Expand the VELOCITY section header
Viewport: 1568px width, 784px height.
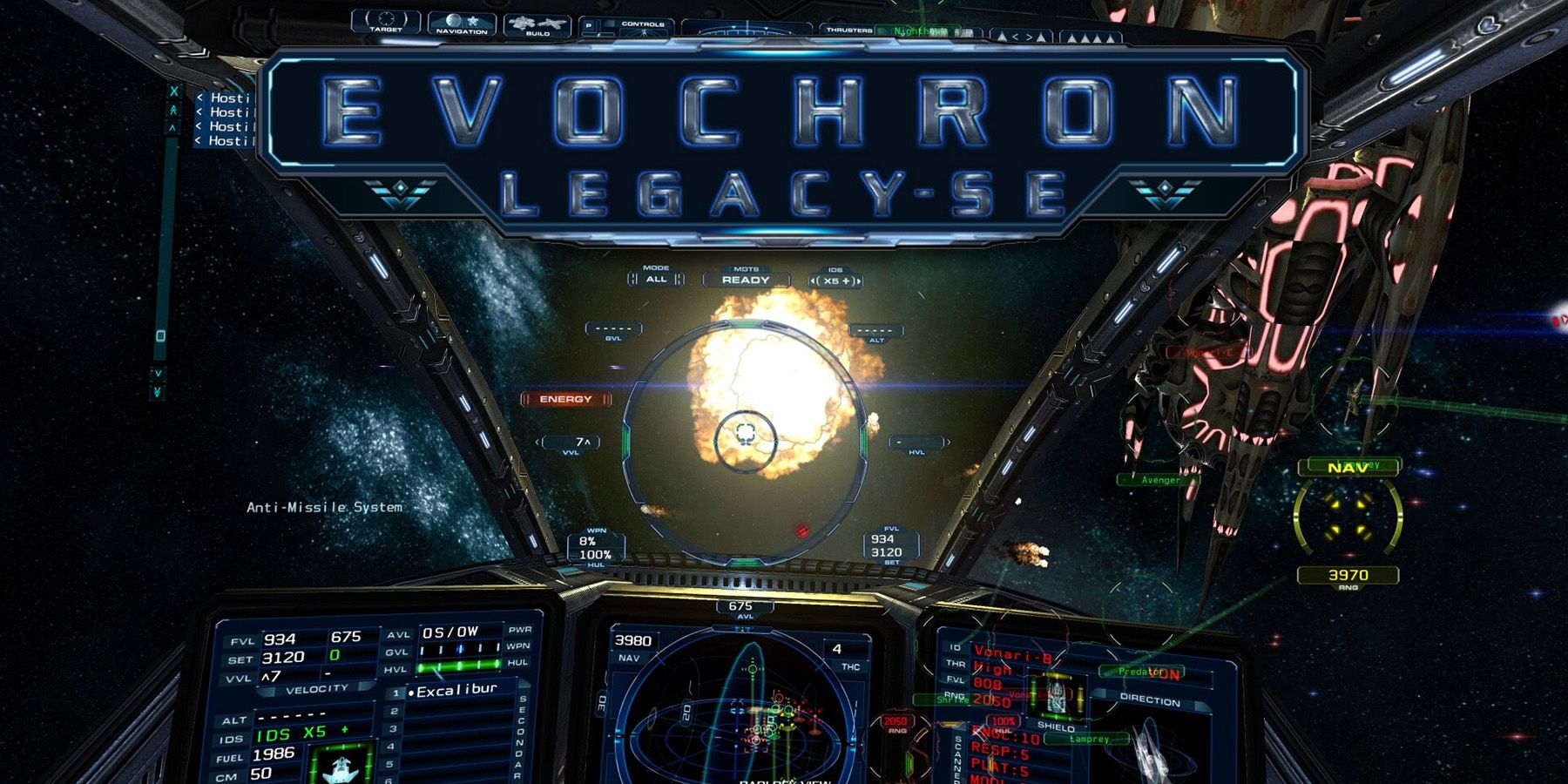click(x=317, y=688)
